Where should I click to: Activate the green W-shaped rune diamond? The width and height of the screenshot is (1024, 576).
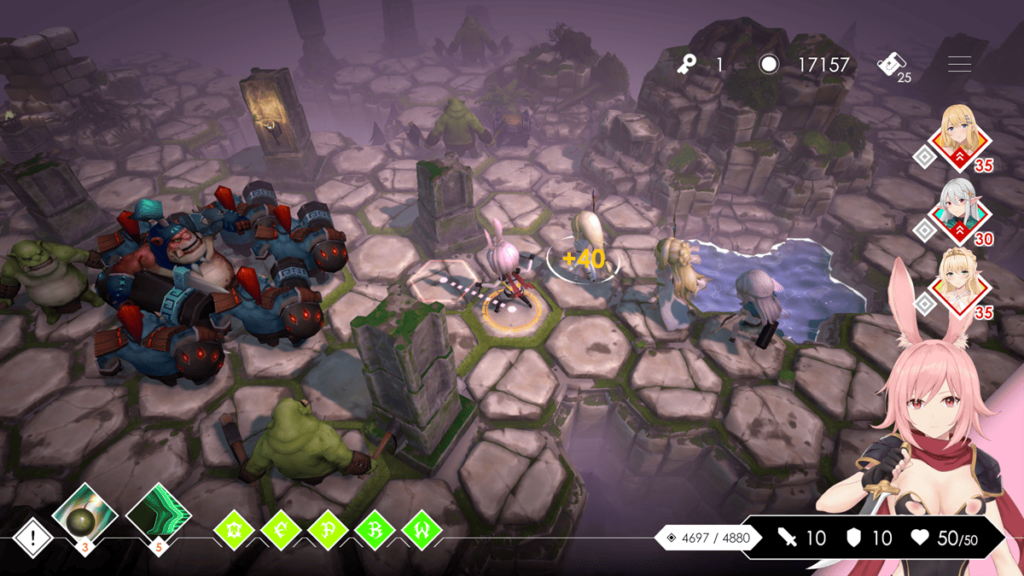[x=421, y=530]
